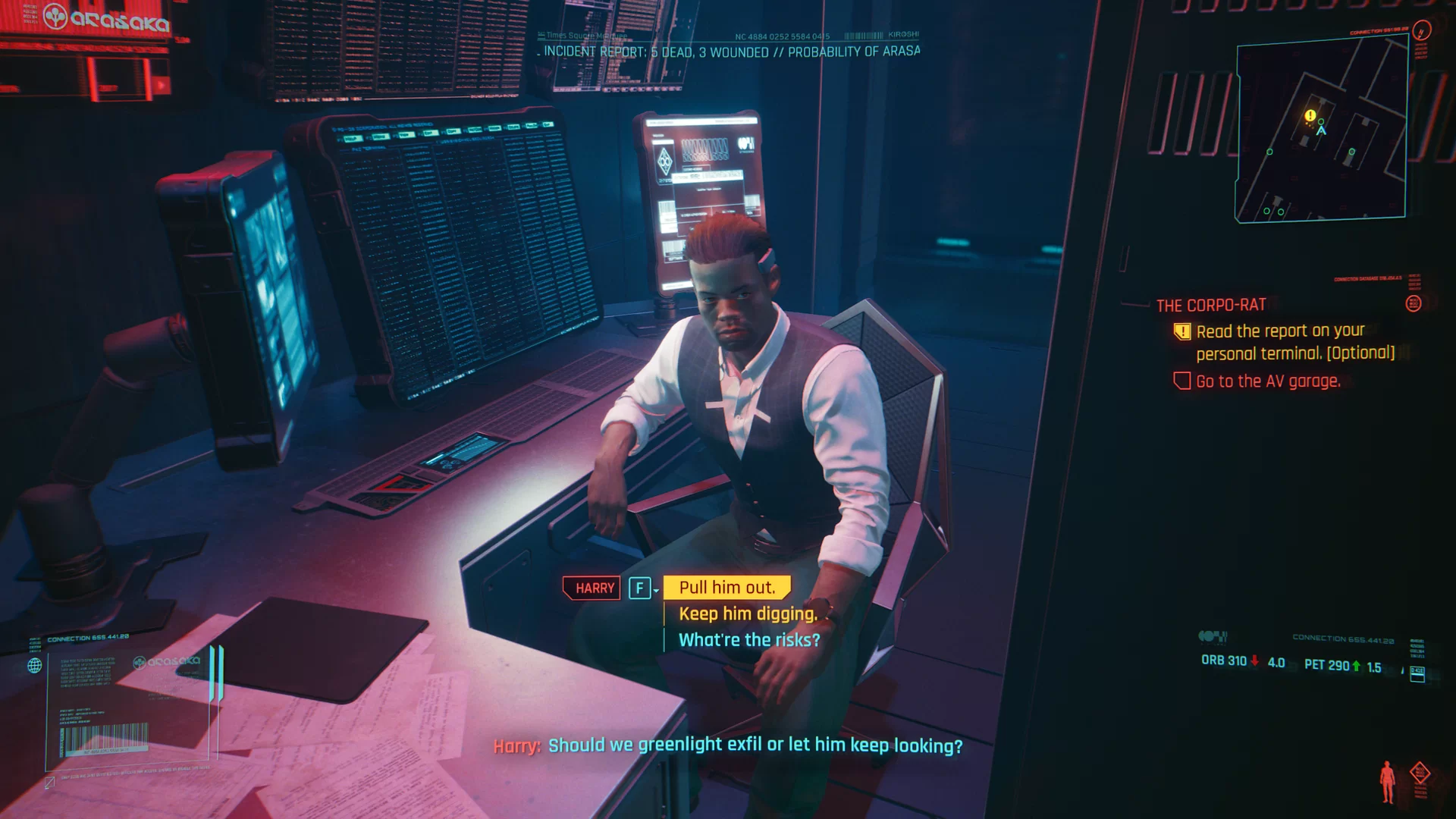Select the "Keep him digging." dialogue option
The width and height of the screenshot is (1456, 819).
click(748, 613)
